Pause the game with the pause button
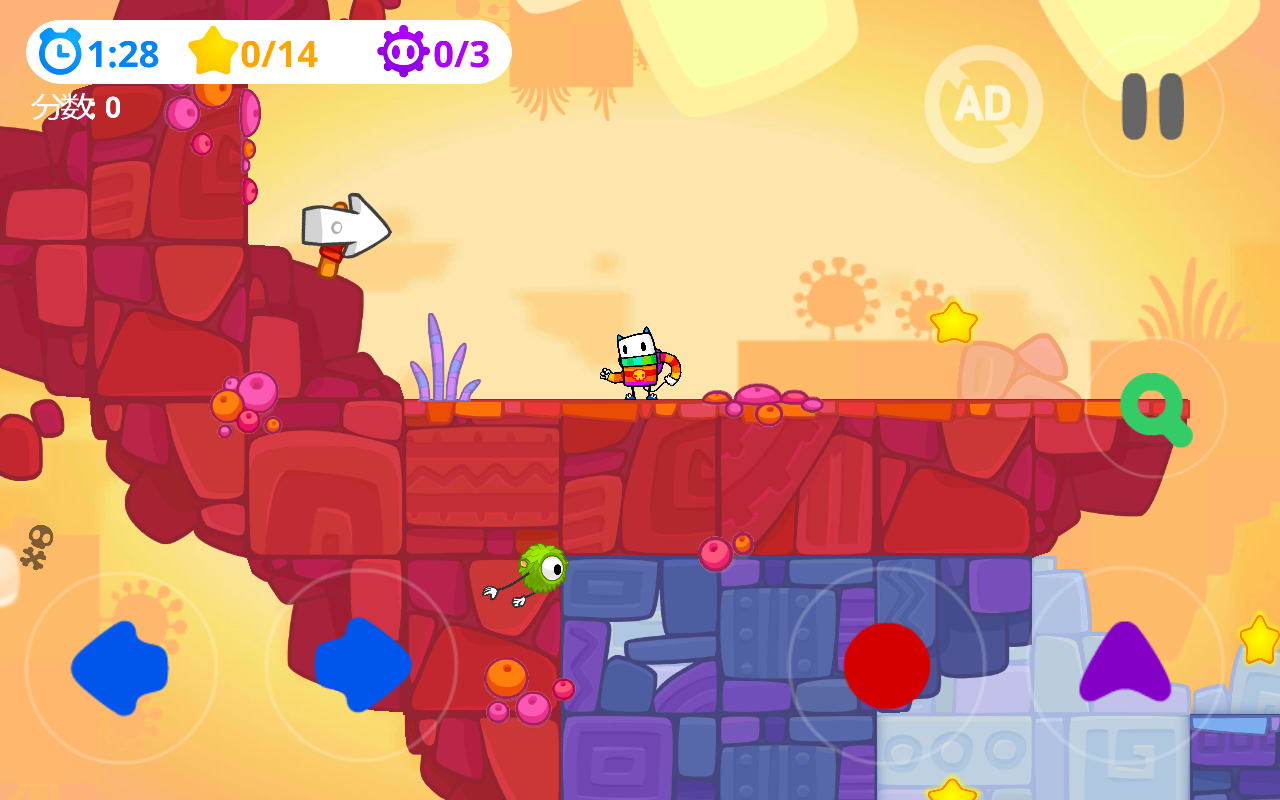1280x800 pixels. point(1153,106)
